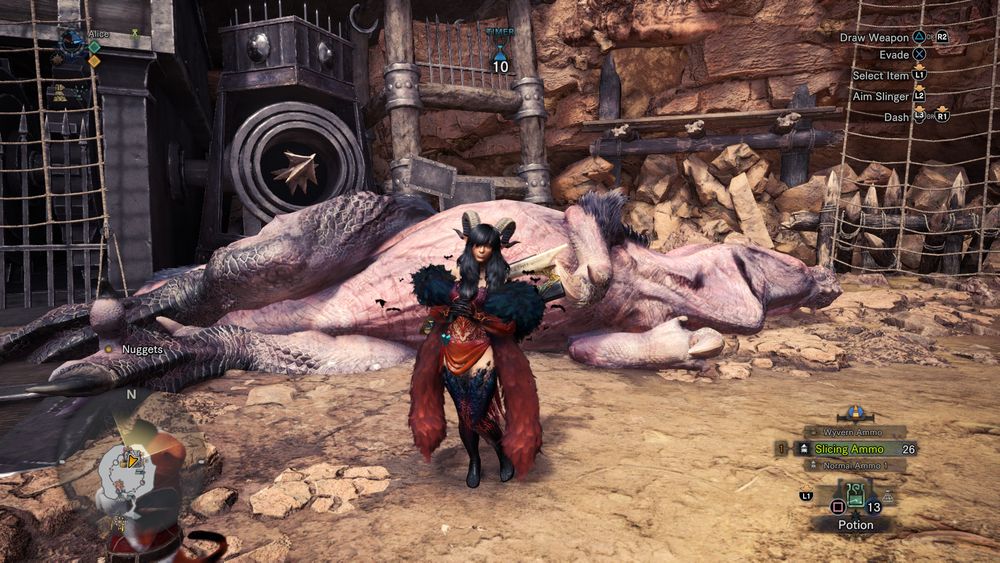1000x563 pixels.
Task: Use the Potion item slot
Action: click(855, 497)
